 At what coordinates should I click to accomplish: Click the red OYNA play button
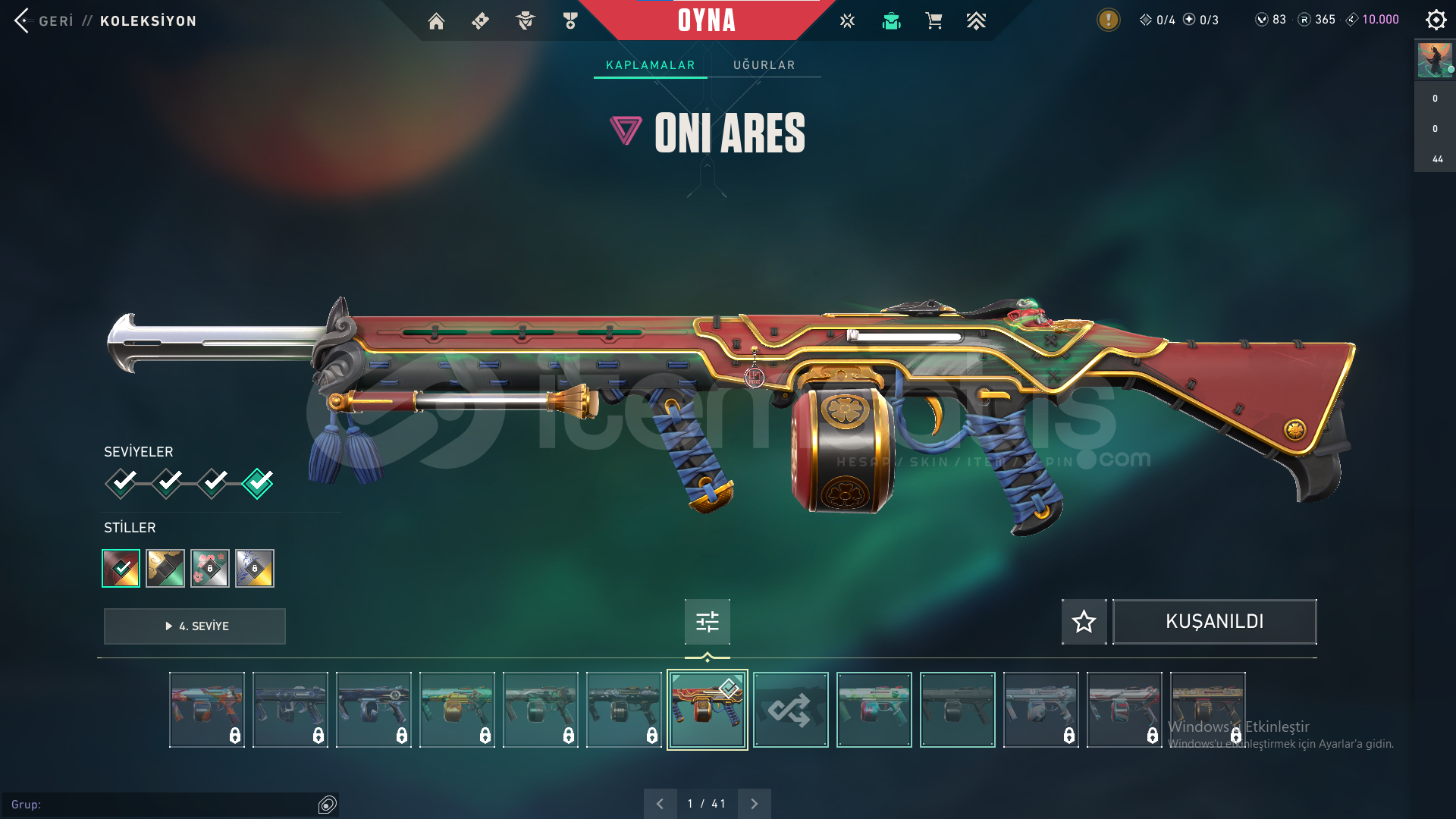point(706,20)
